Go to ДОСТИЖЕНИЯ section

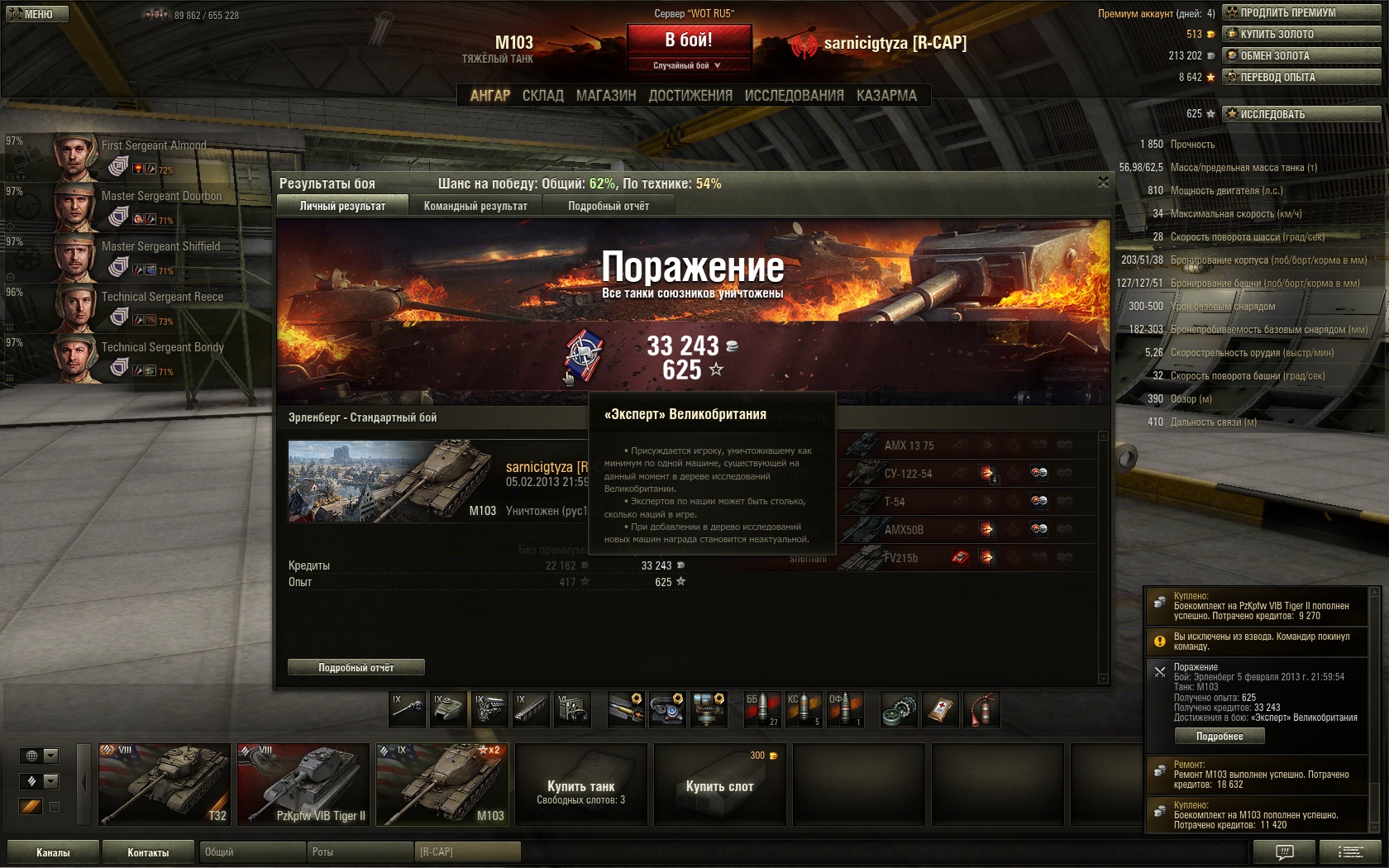tap(690, 96)
